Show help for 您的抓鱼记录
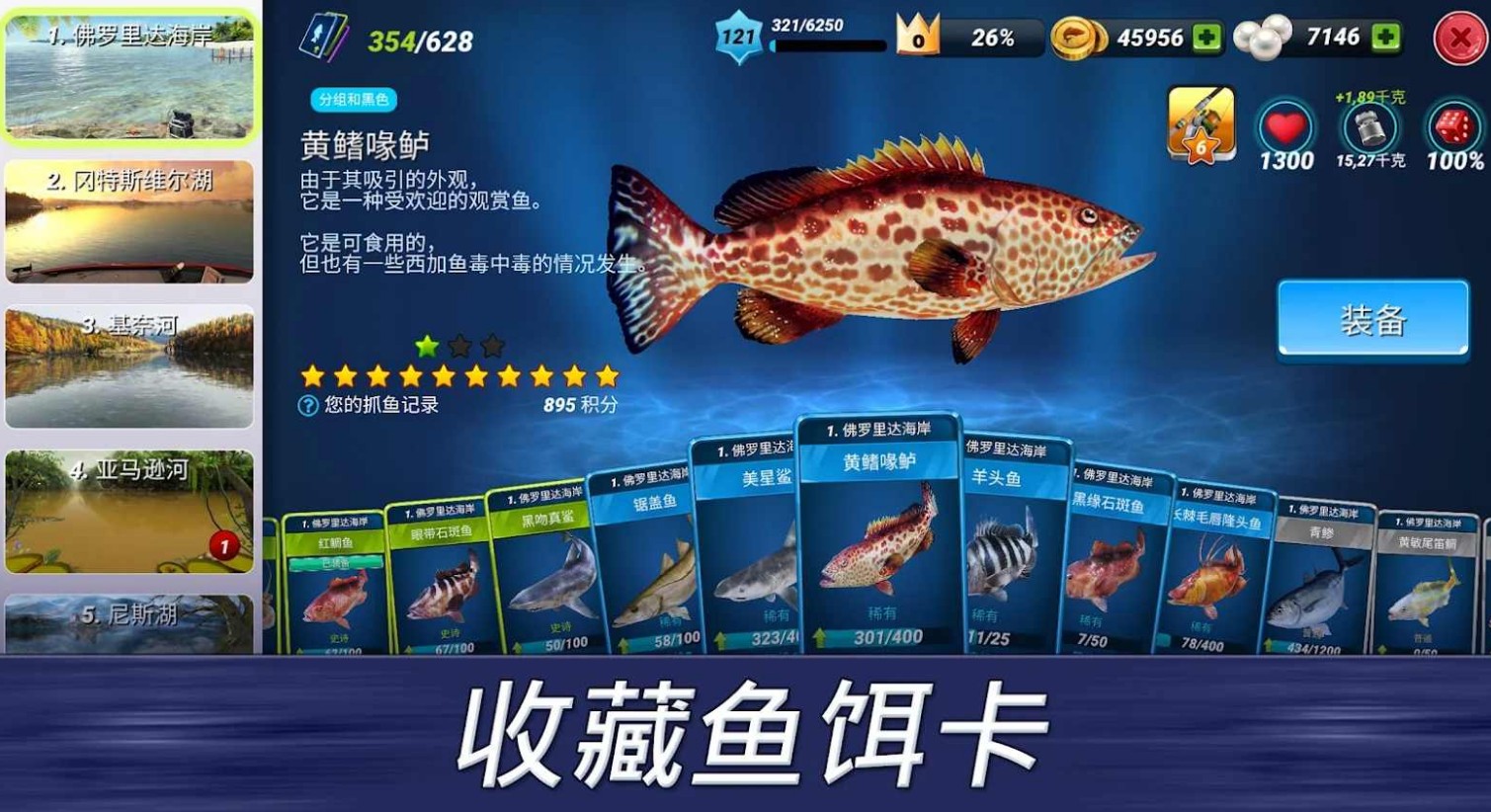 click(x=308, y=405)
